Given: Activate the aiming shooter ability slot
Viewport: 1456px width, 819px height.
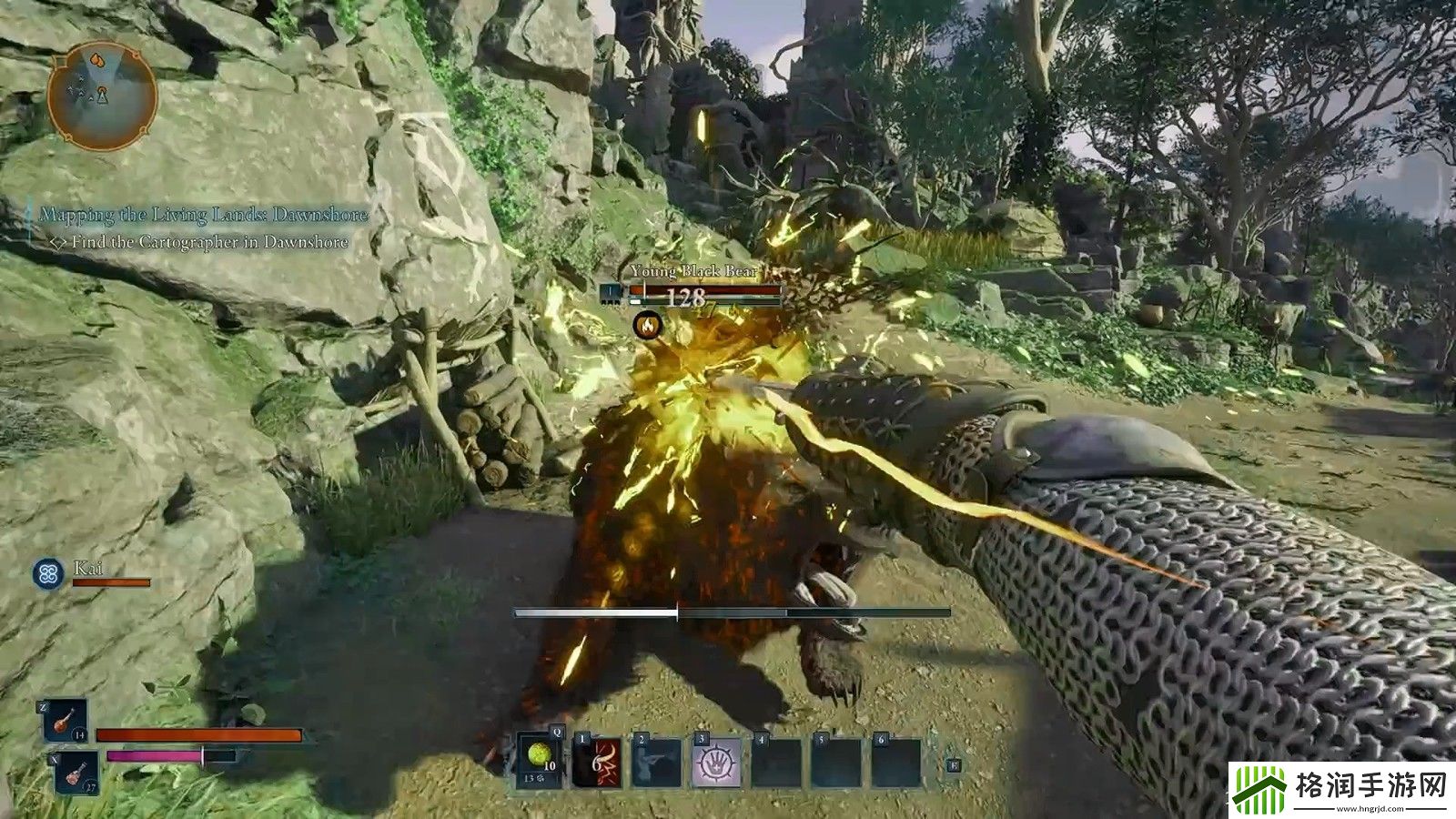Looking at the screenshot, I should pyautogui.click(x=657, y=763).
